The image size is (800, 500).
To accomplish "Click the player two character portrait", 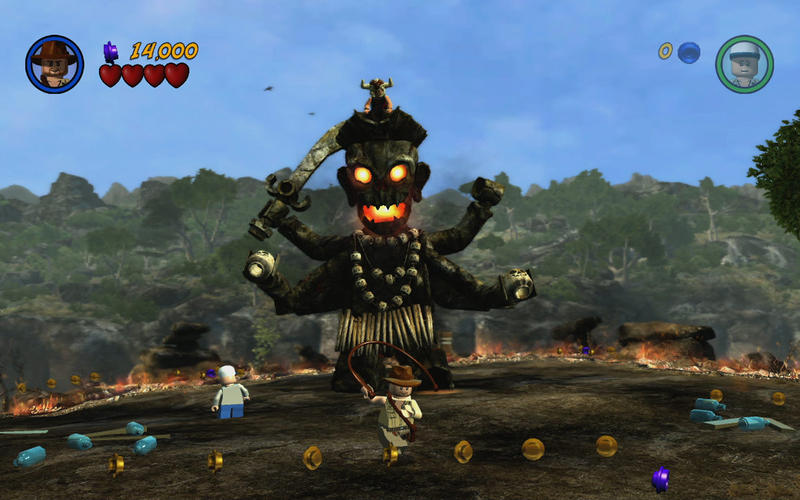I will 744,64.
